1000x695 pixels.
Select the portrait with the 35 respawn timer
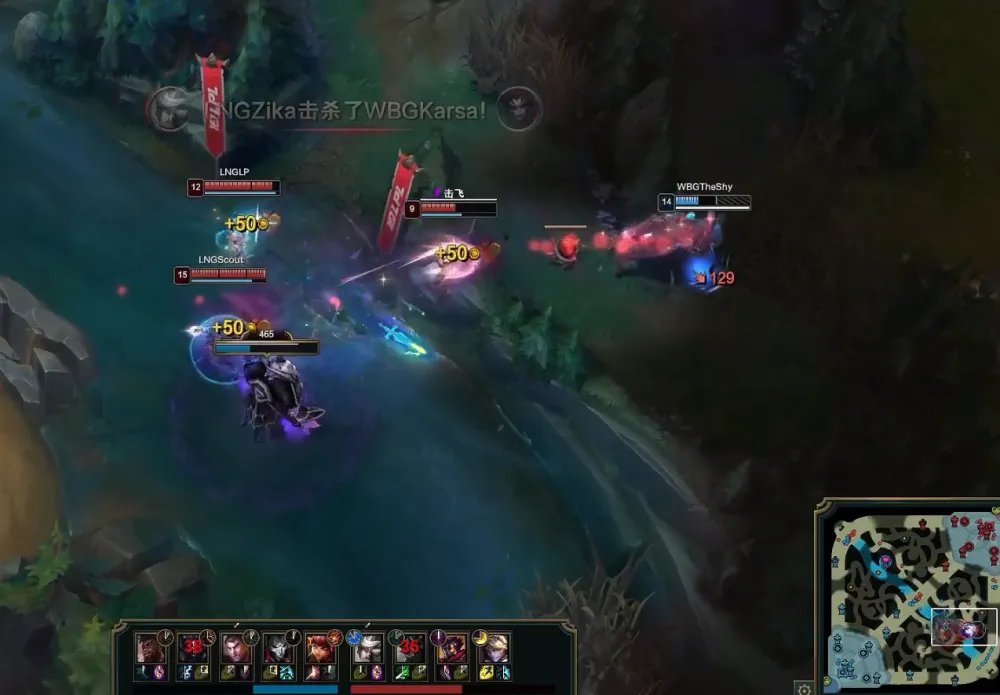(x=408, y=647)
